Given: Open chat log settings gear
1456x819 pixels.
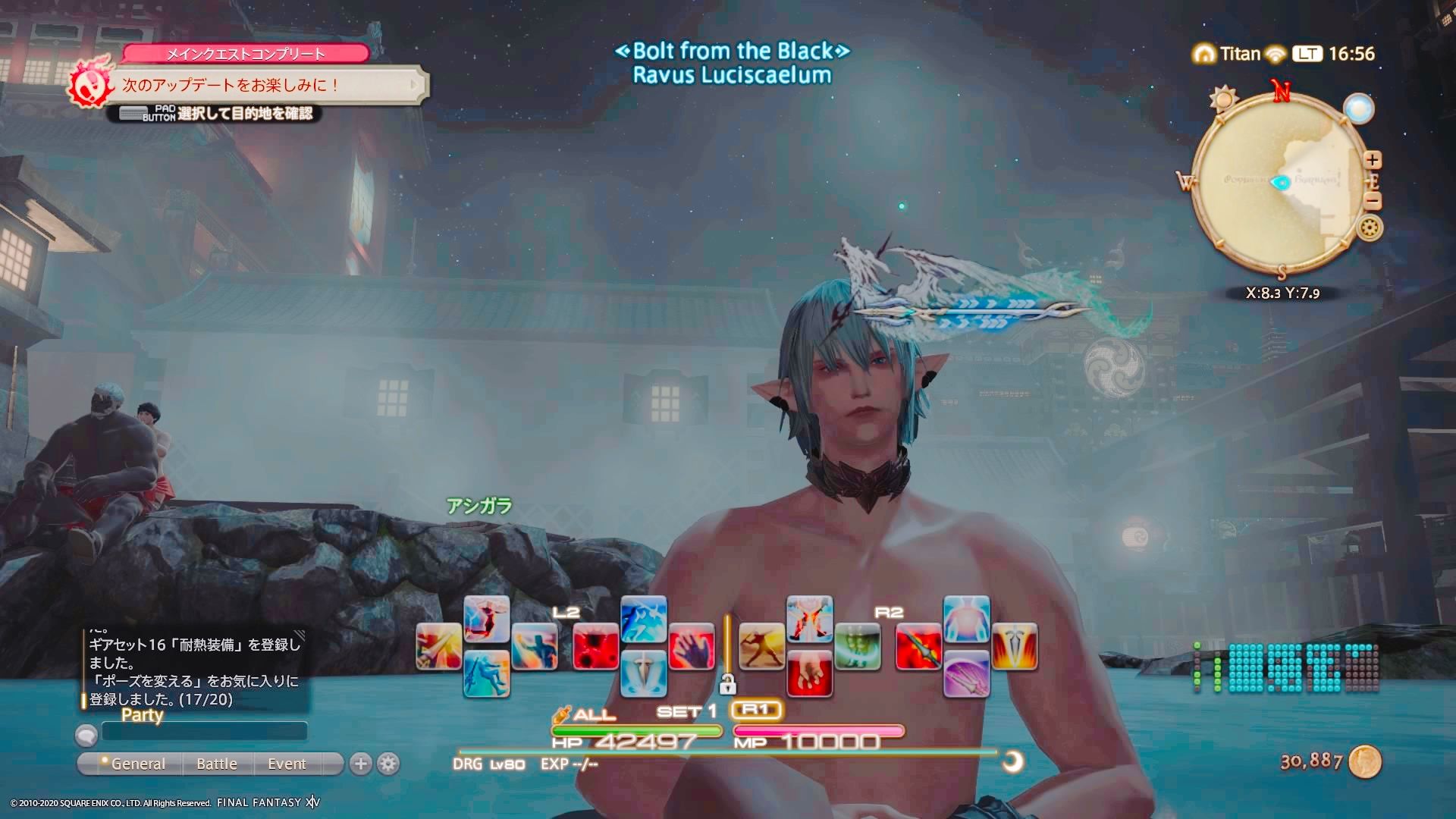Looking at the screenshot, I should 388,764.
